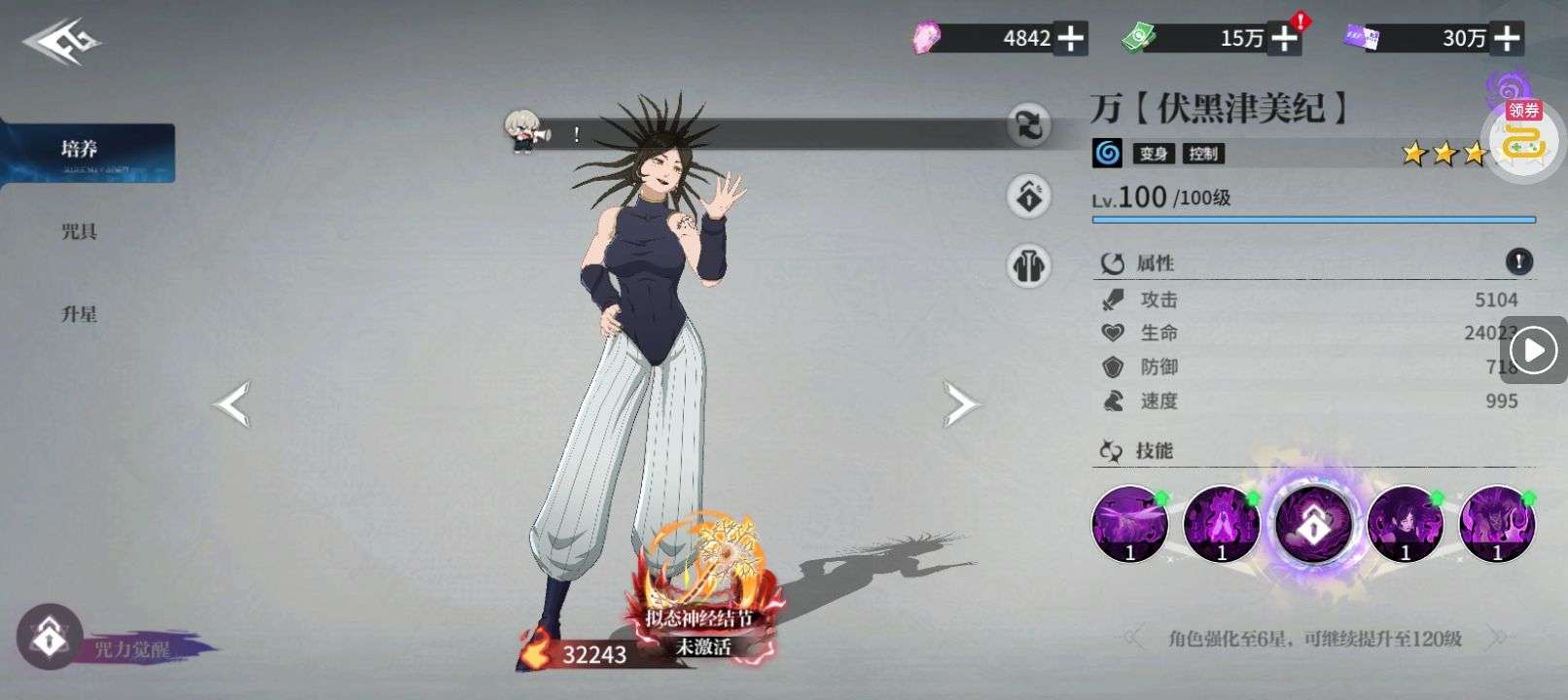This screenshot has height=700, width=1568.
Task: Show the previous character with left arrow
Action: click(233, 404)
